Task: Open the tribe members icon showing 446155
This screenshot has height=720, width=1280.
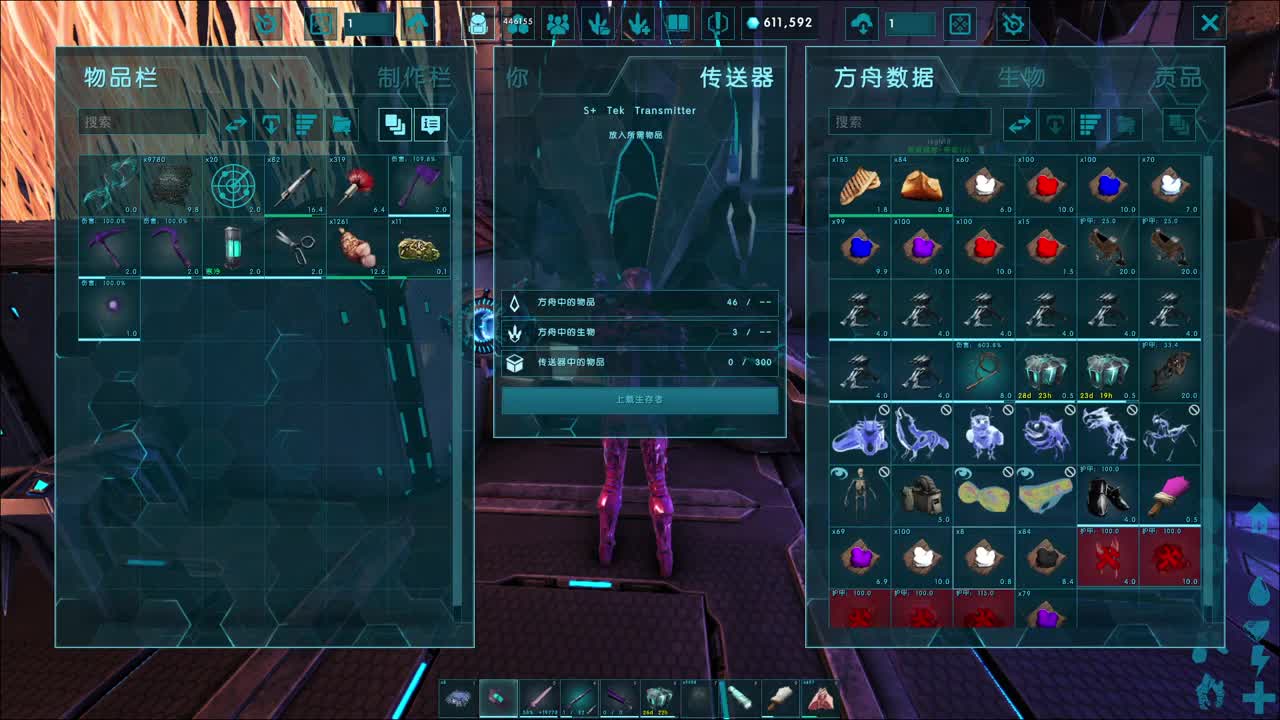Action: (517, 23)
